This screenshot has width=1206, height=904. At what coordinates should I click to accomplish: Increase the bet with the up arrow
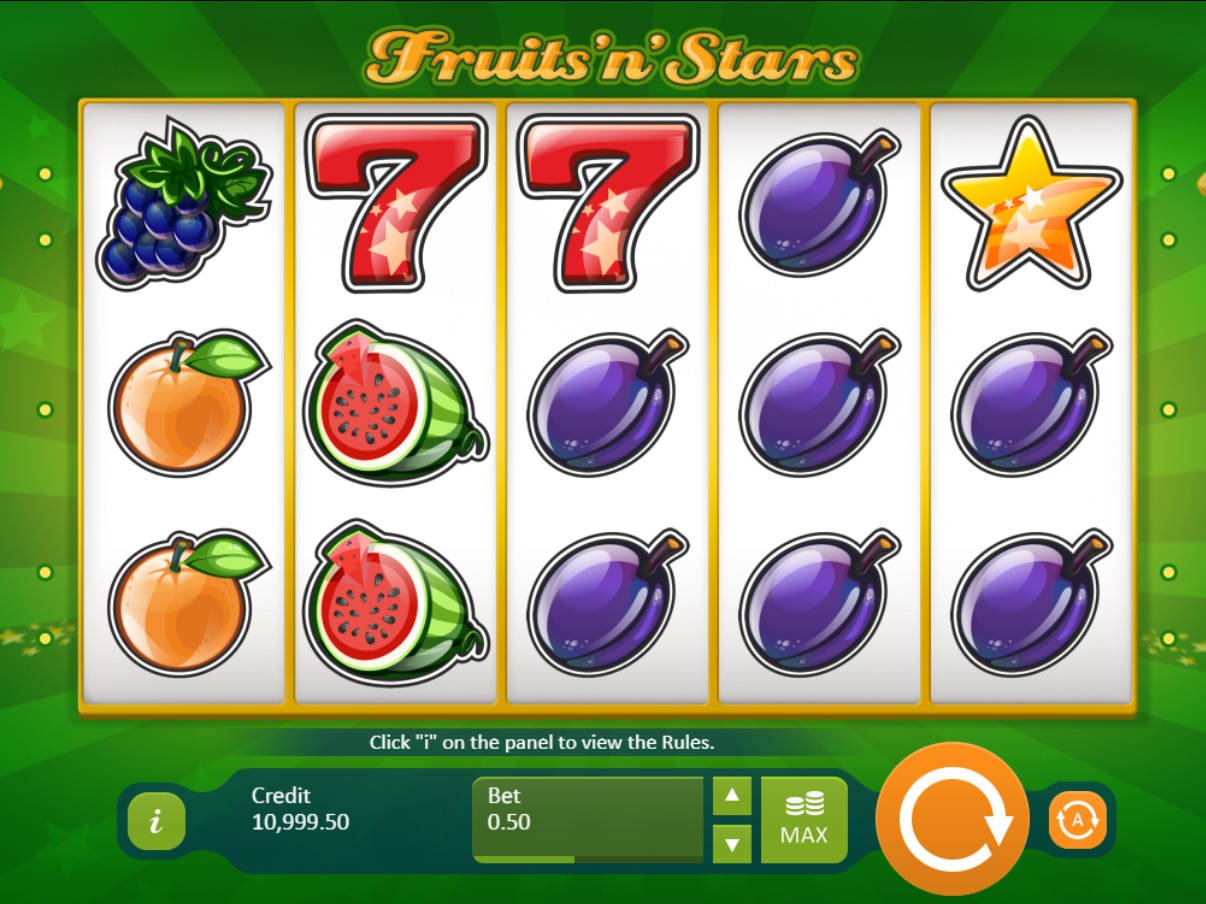point(732,796)
